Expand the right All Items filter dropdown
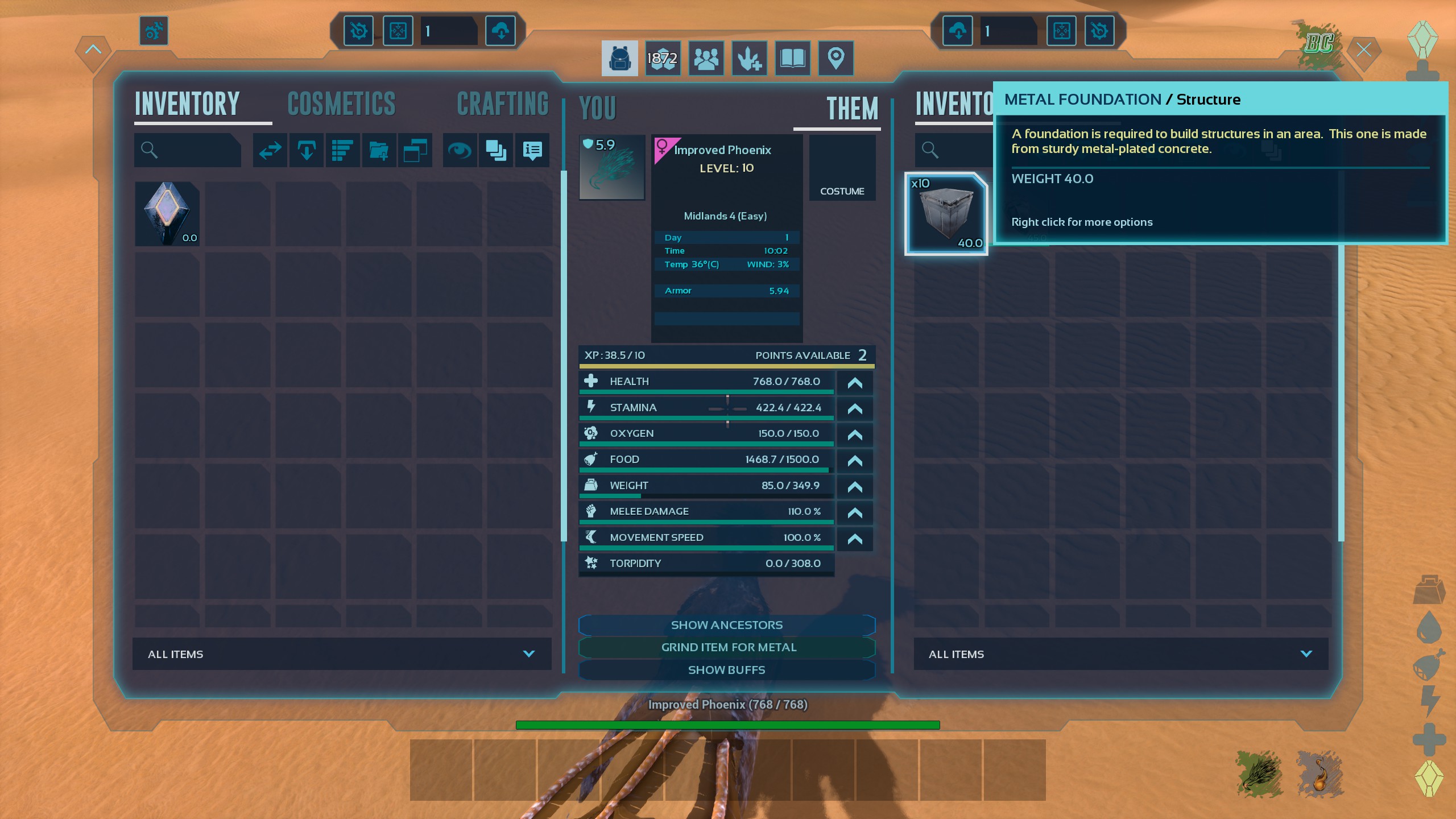 [1120, 654]
